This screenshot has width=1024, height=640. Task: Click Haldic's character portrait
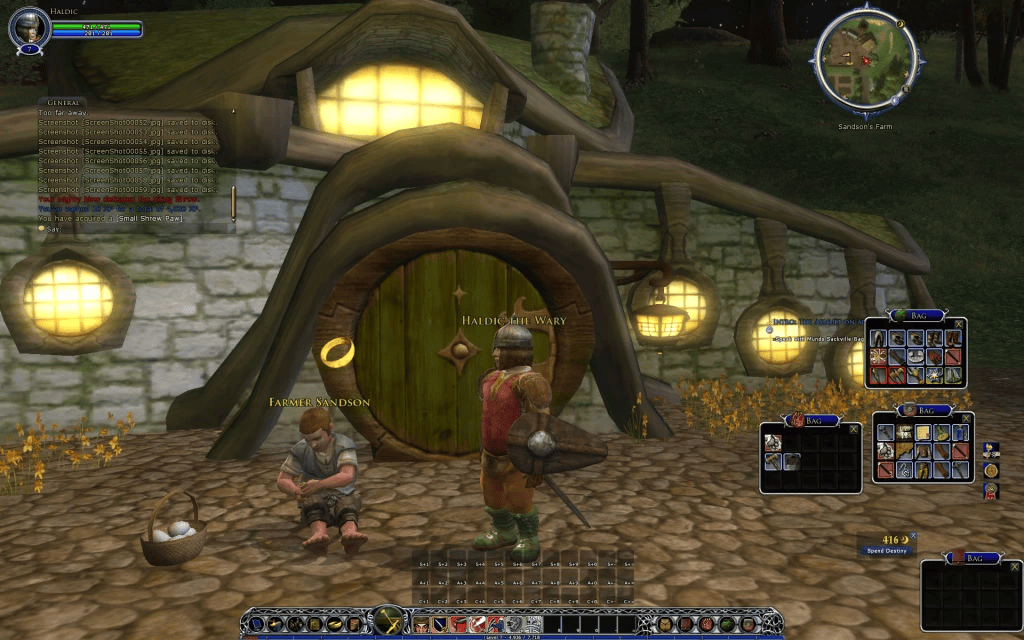pyautogui.click(x=29, y=28)
